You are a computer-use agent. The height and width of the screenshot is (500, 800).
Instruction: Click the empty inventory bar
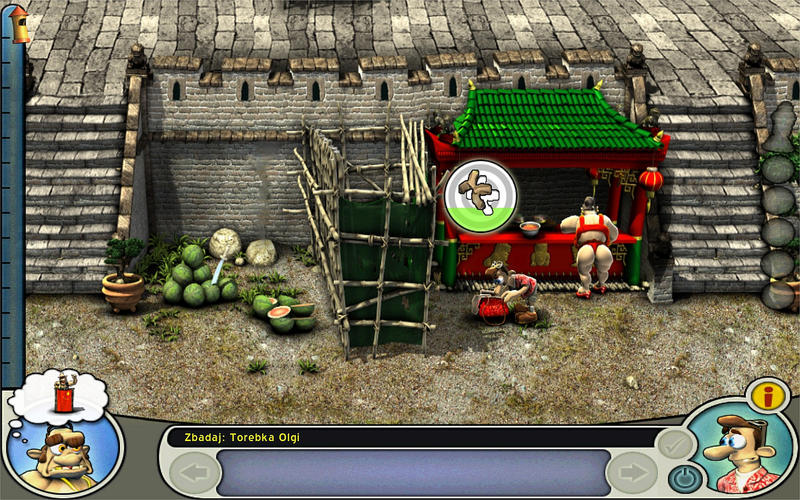pos(413,472)
